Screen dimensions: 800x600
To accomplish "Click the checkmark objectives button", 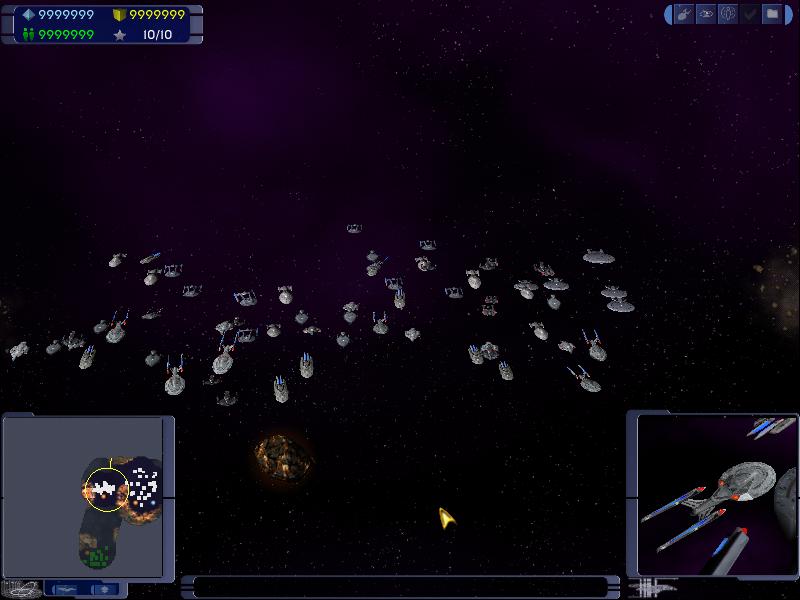I will click(750, 14).
